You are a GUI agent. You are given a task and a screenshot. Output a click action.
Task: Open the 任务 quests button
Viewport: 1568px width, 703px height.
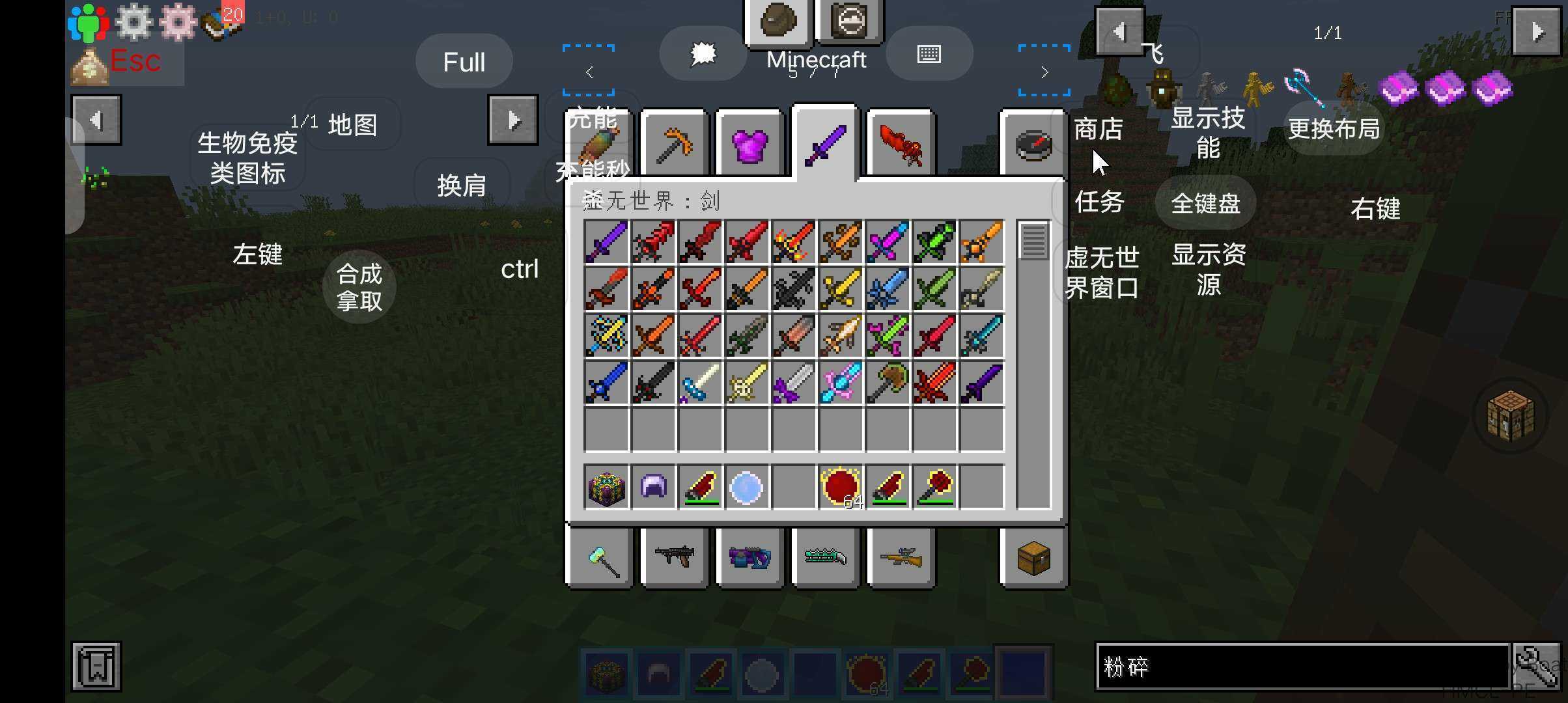click(1099, 202)
